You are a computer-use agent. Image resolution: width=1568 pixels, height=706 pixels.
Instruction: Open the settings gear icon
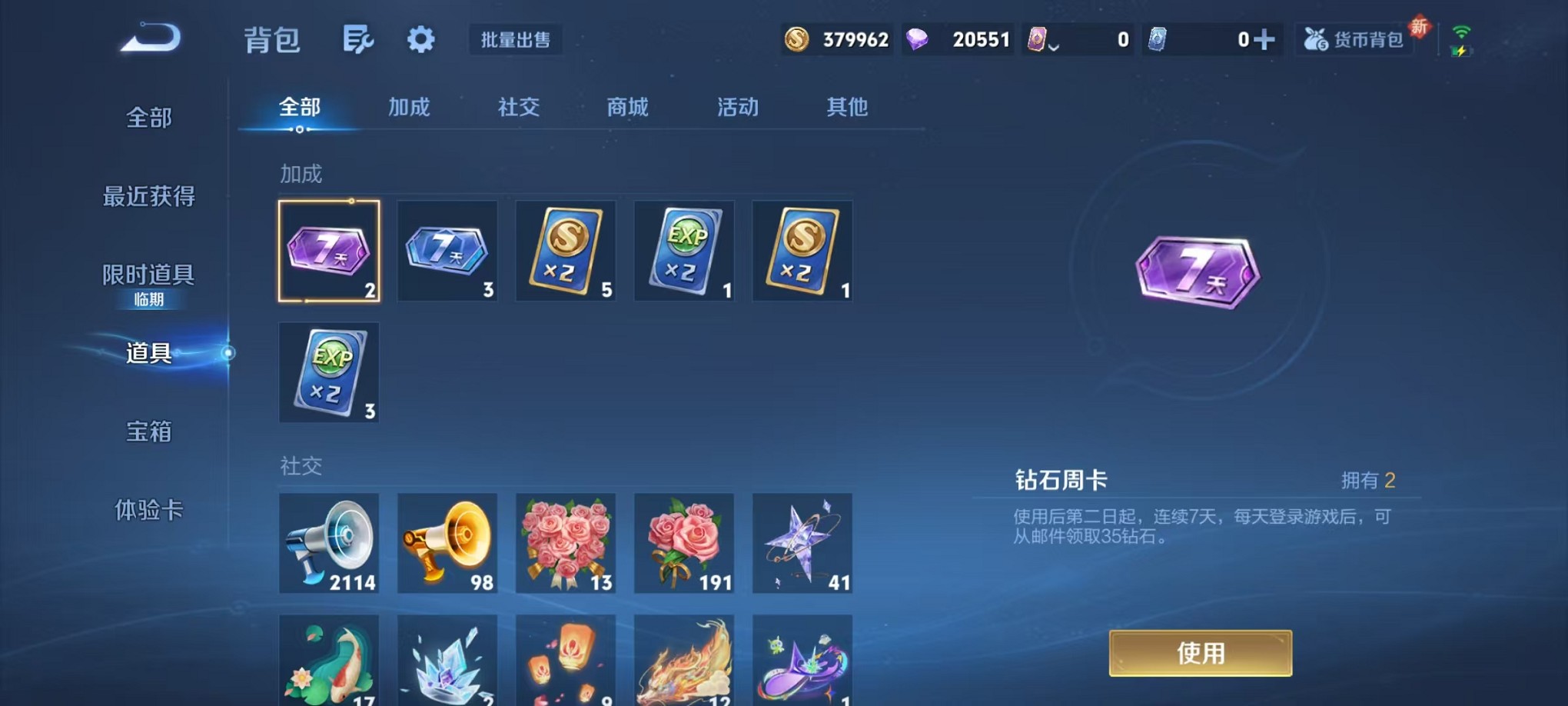420,39
